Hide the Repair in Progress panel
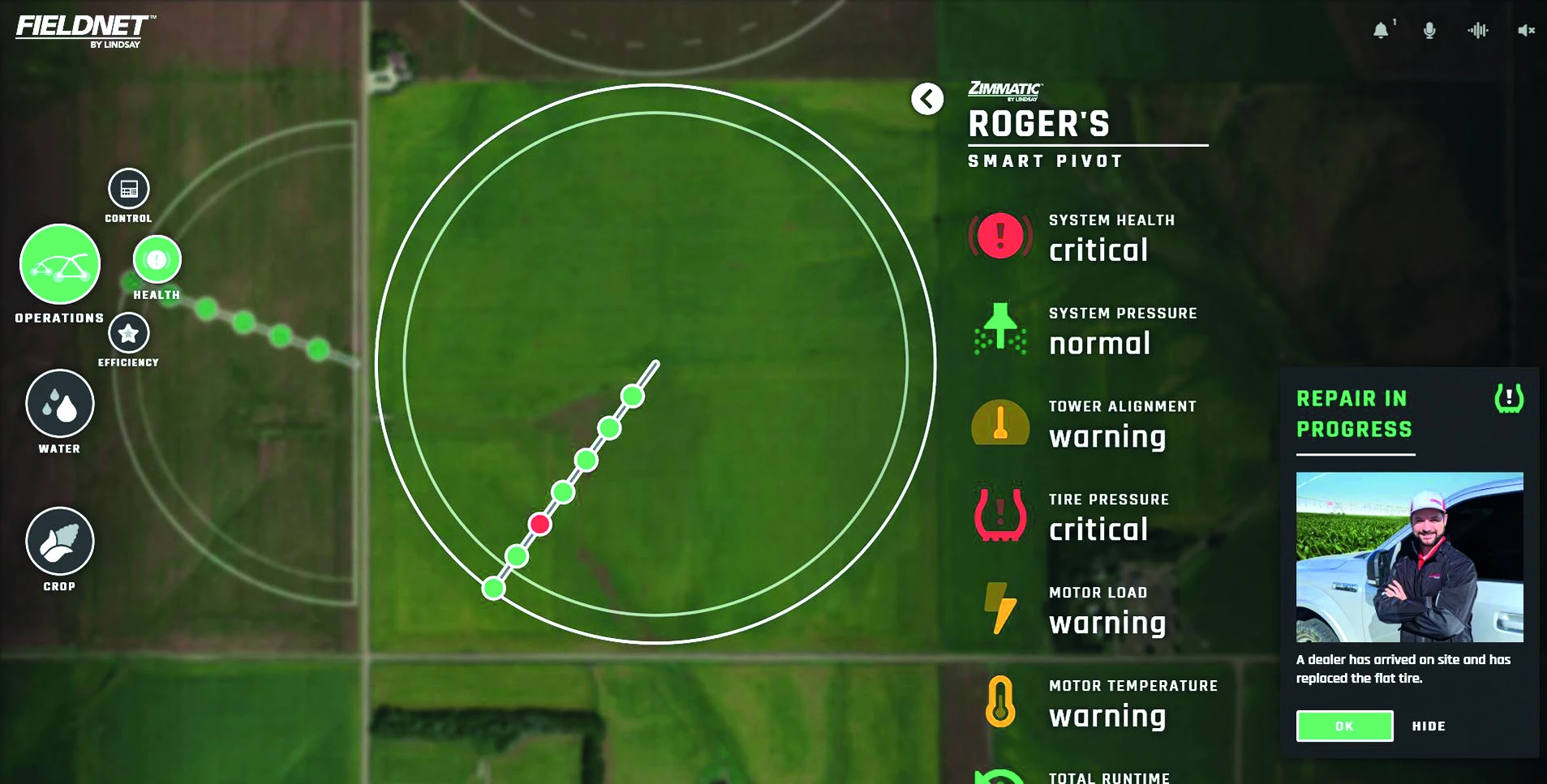This screenshot has height=784, width=1547. coord(1429,726)
